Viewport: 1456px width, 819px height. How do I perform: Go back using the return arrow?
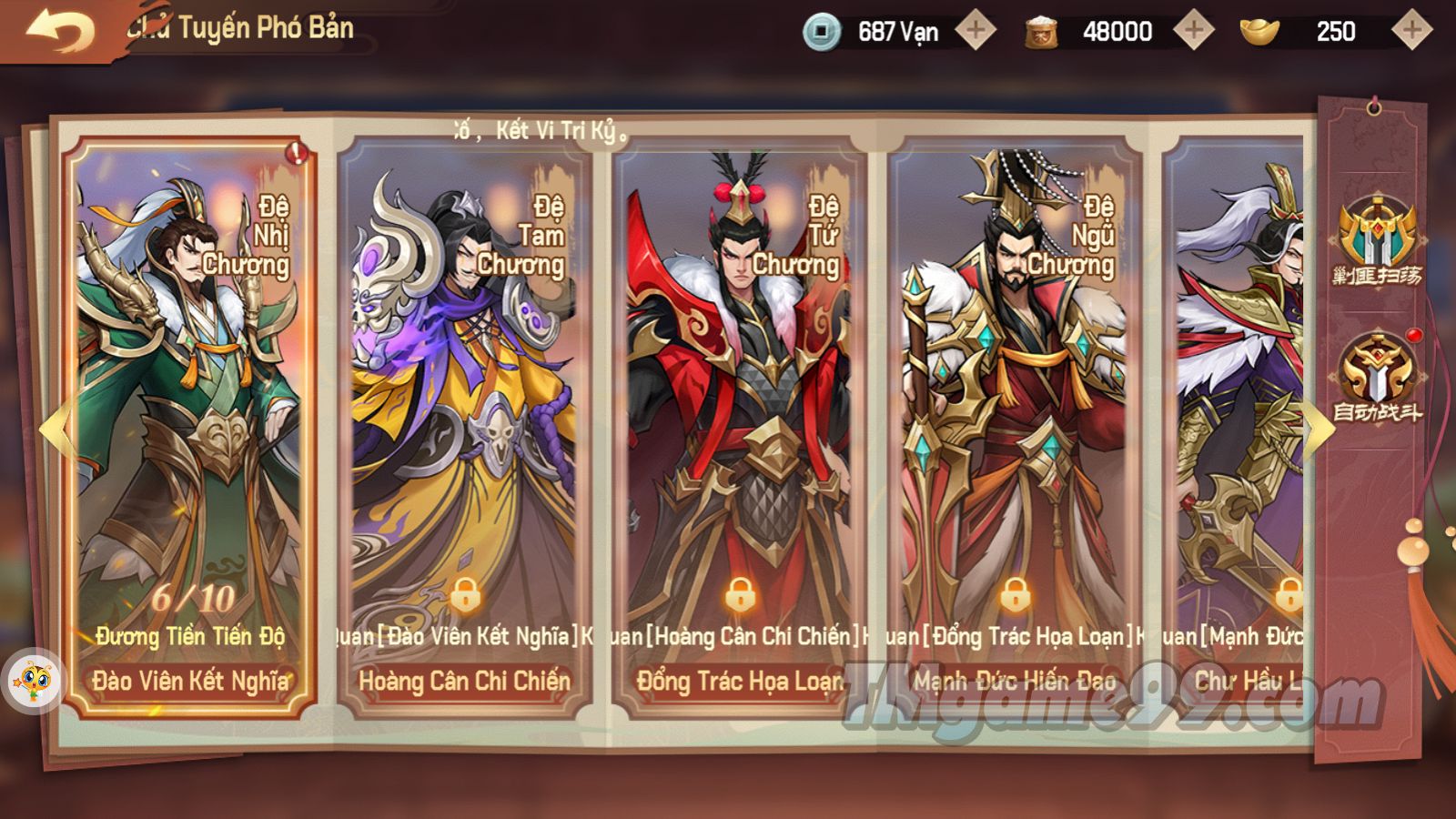[60, 31]
